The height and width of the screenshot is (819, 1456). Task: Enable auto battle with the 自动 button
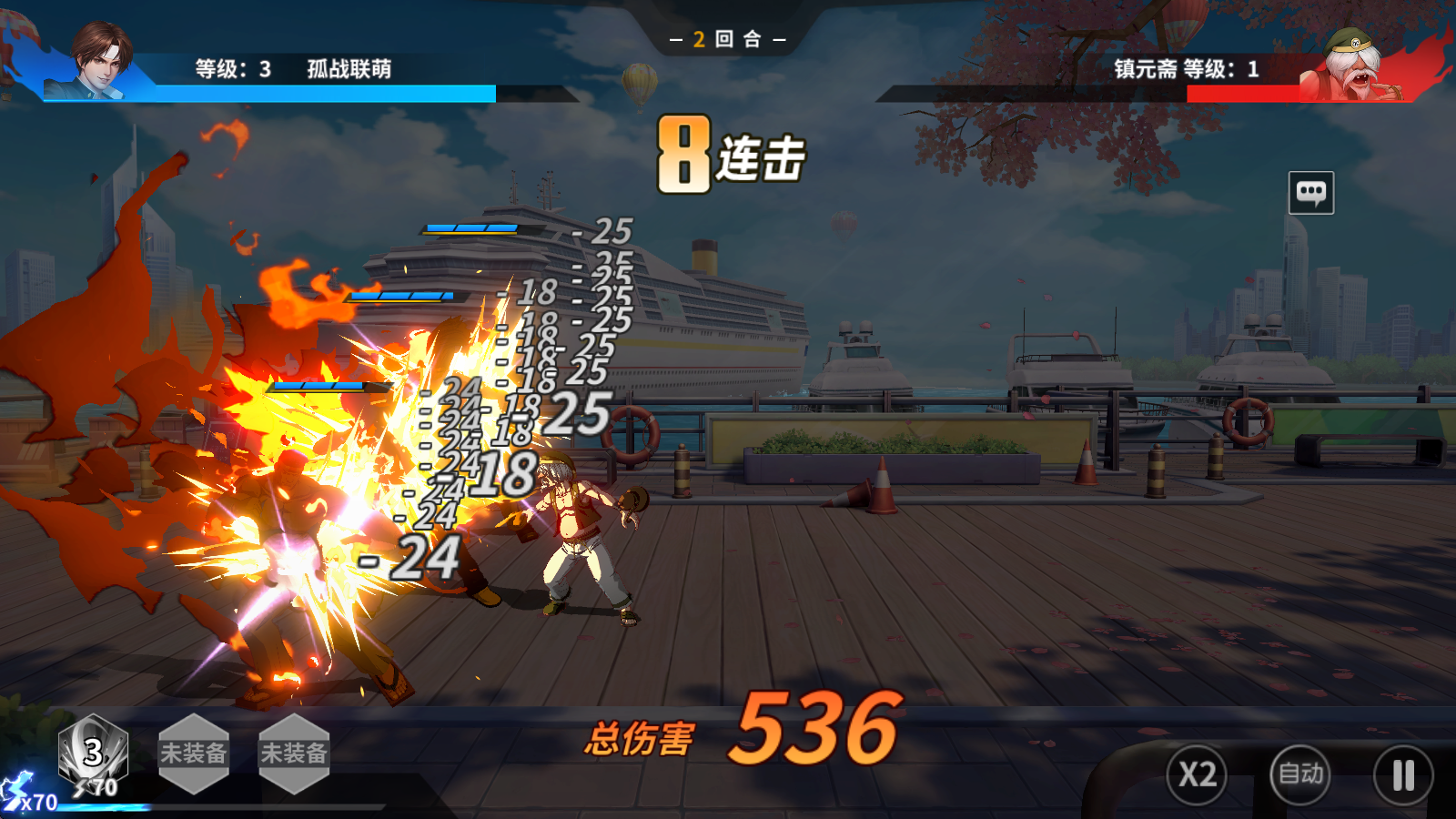coord(1300,774)
